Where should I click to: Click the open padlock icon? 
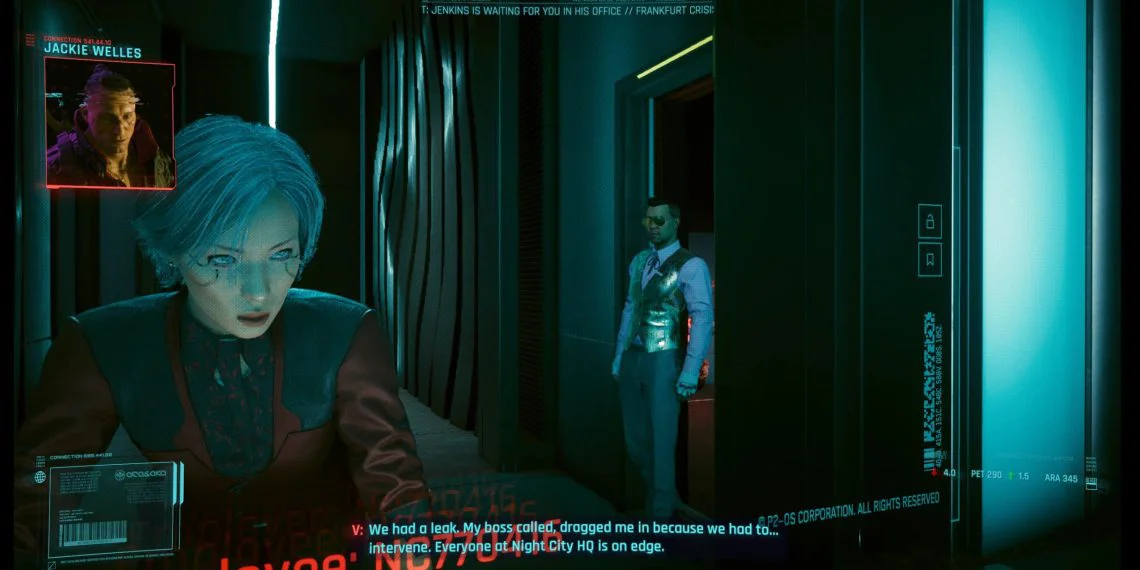click(x=929, y=221)
